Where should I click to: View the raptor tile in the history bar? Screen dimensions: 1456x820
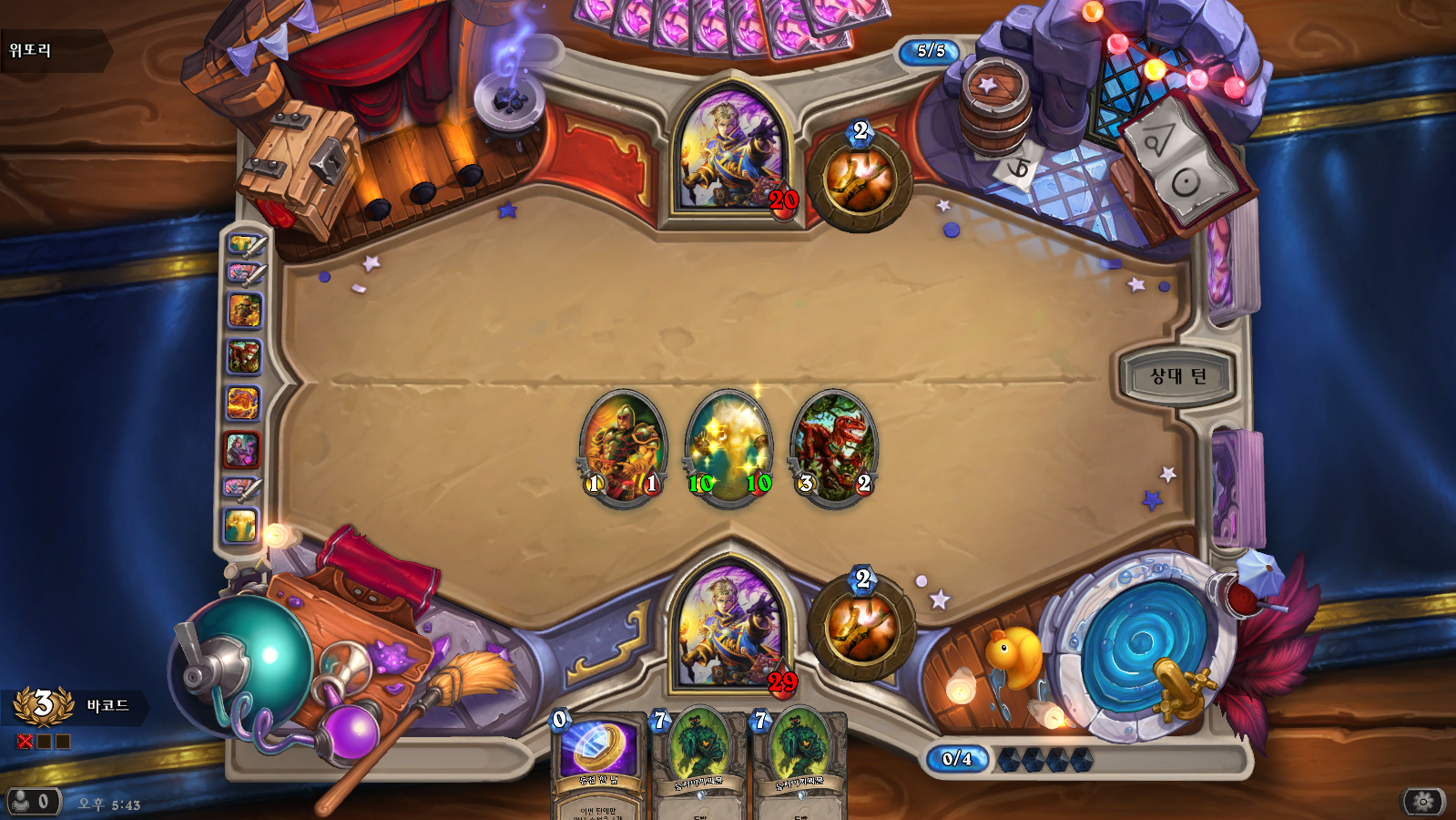click(x=243, y=356)
